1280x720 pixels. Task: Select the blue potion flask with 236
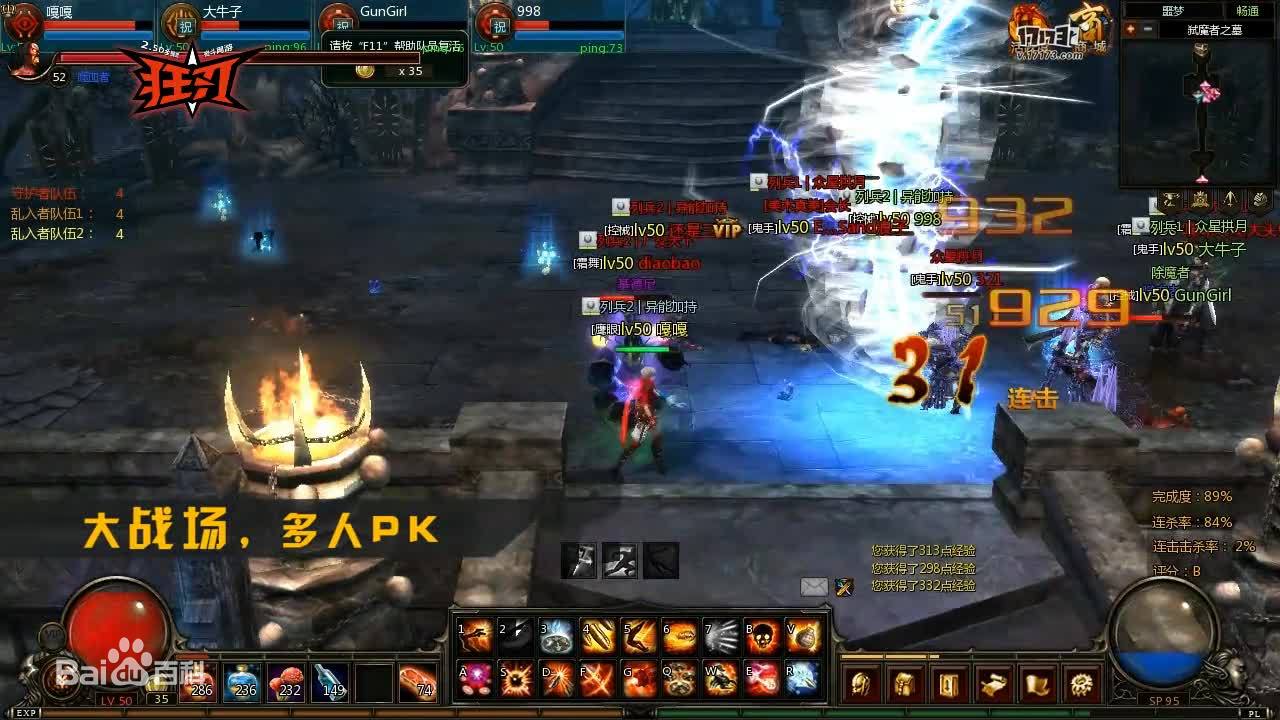coord(241,682)
